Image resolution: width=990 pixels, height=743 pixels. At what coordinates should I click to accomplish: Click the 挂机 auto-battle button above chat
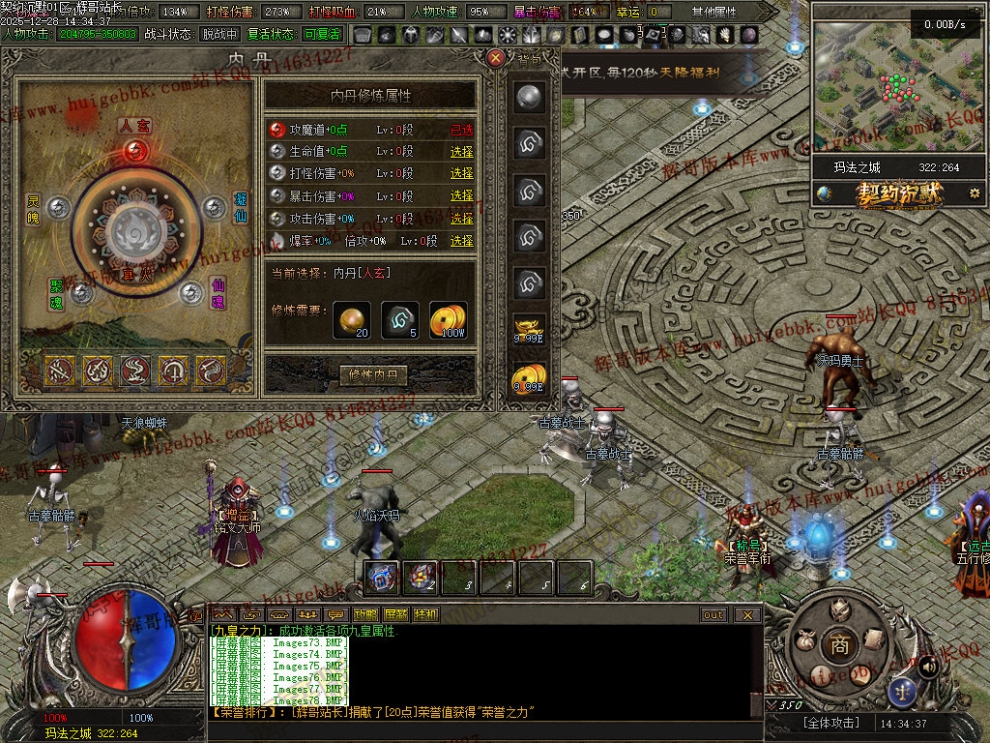tap(425, 614)
